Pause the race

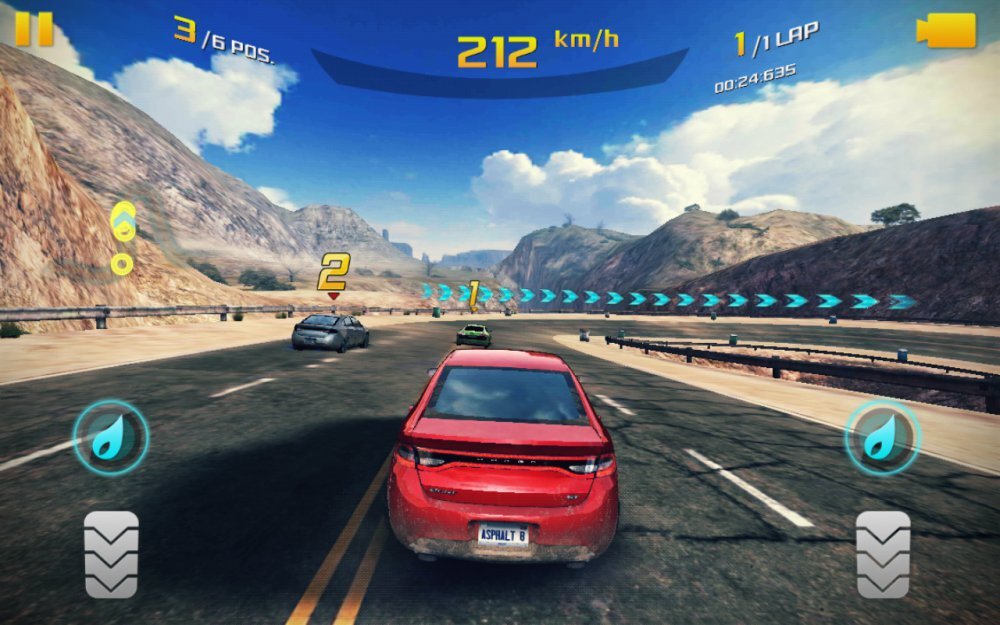pos(33,28)
